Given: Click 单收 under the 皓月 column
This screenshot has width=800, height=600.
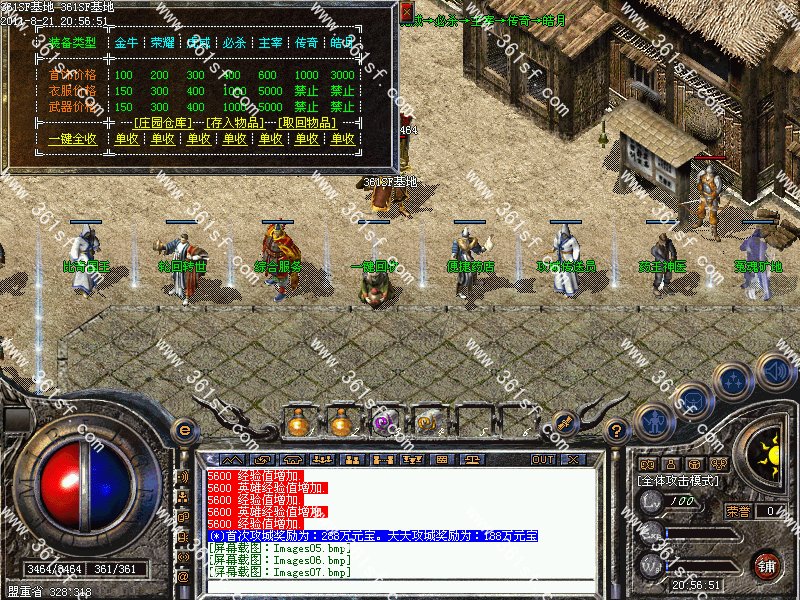Looking at the screenshot, I should tap(343, 139).
